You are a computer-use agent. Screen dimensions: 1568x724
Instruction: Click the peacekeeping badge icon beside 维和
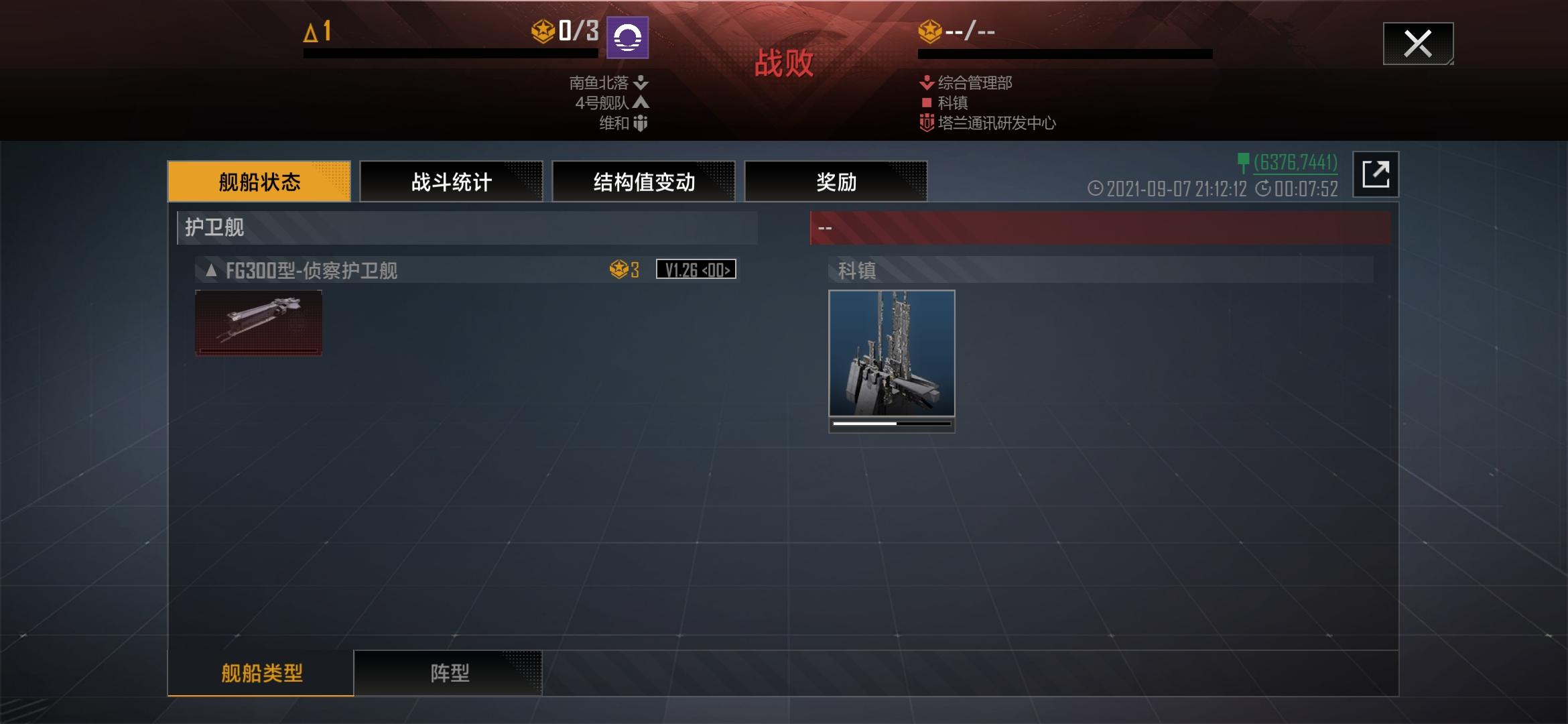tap(638, 123)
